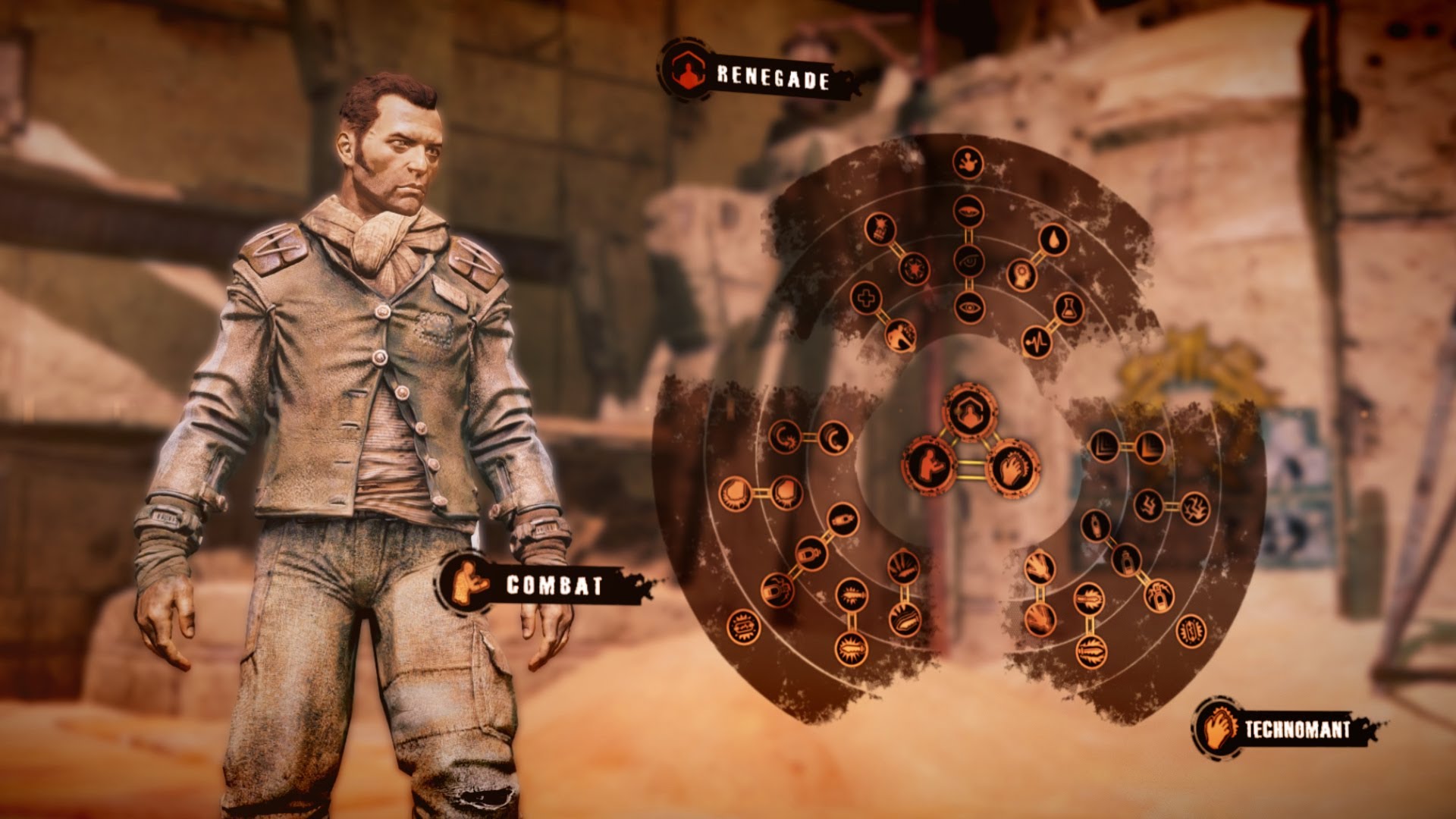Choose the medical cross skill node
1456x819 pixels.
864,297
